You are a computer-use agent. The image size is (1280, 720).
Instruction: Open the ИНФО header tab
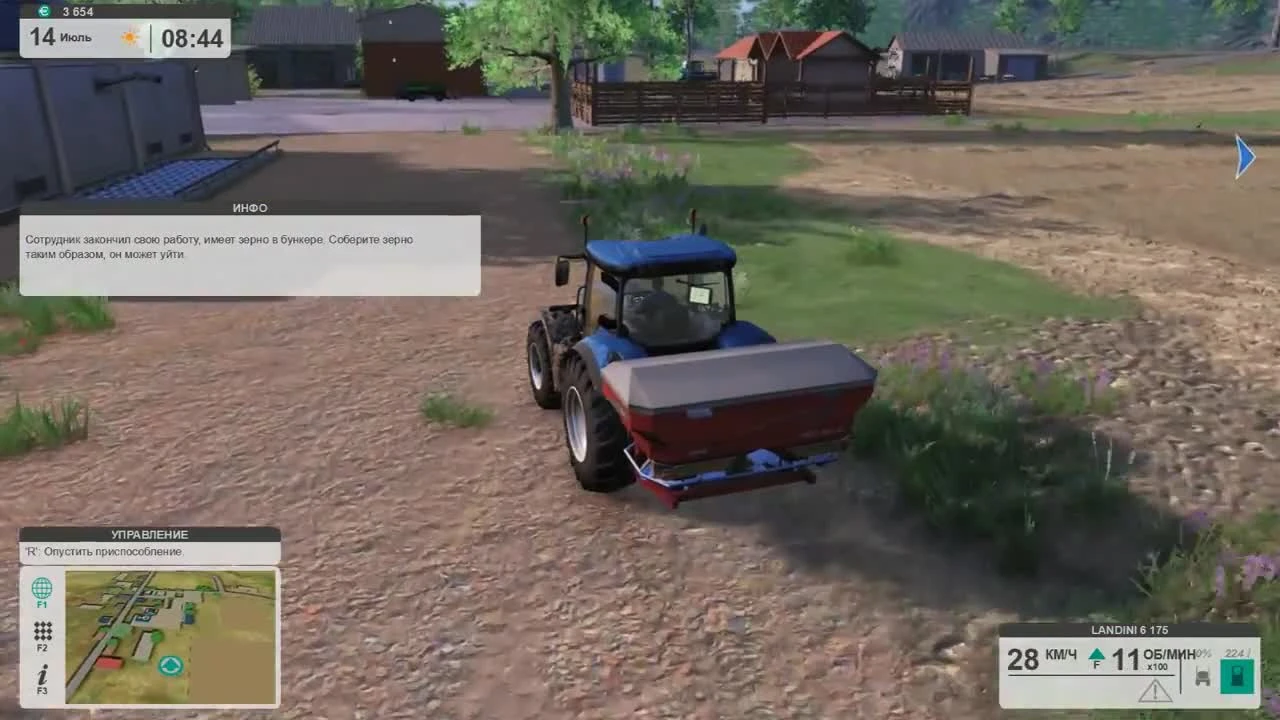coord(249,208)
